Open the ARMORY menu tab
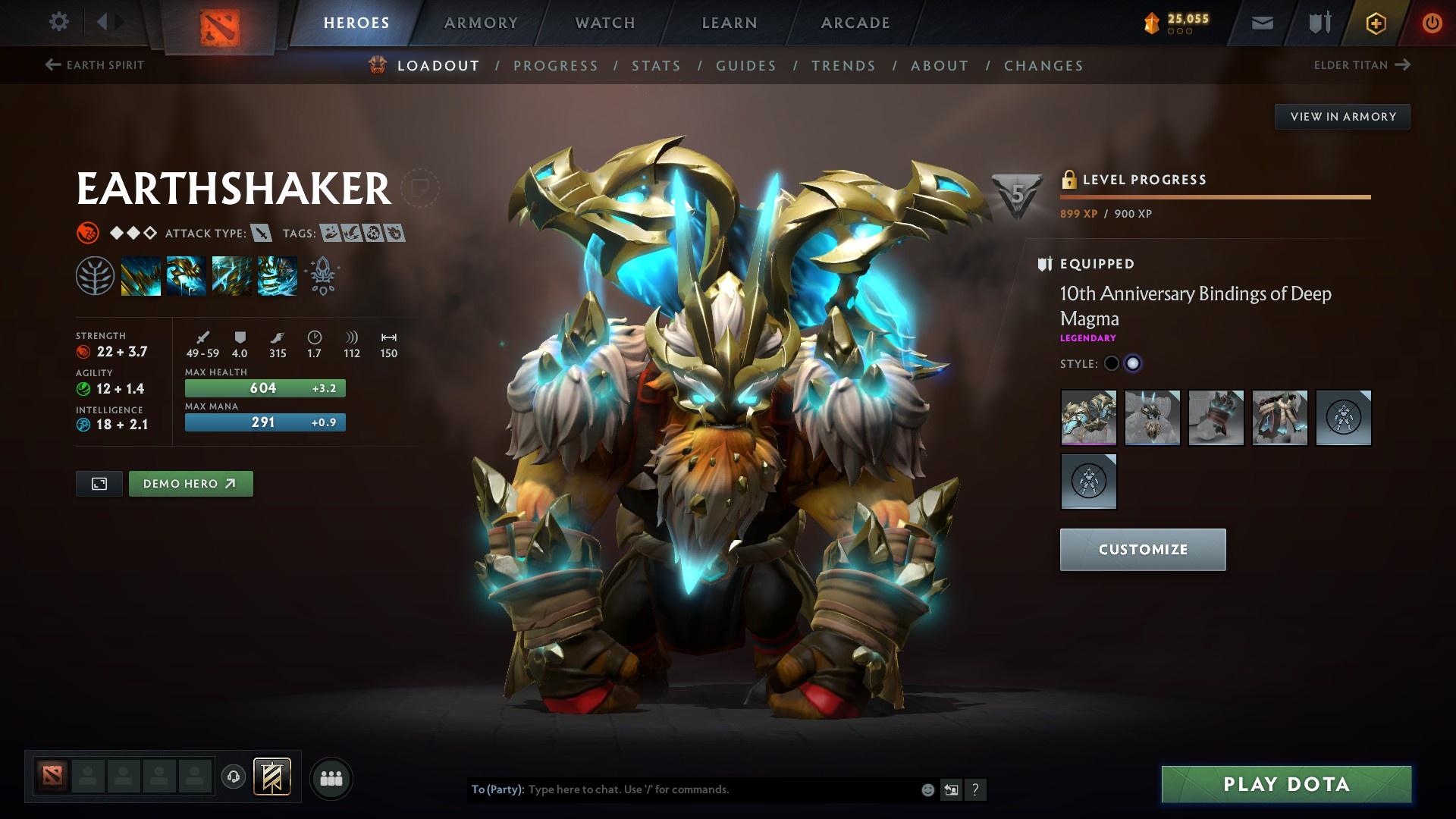Image resolution: width=1456 pixels, height=819 pixels. tap(482, 23)
